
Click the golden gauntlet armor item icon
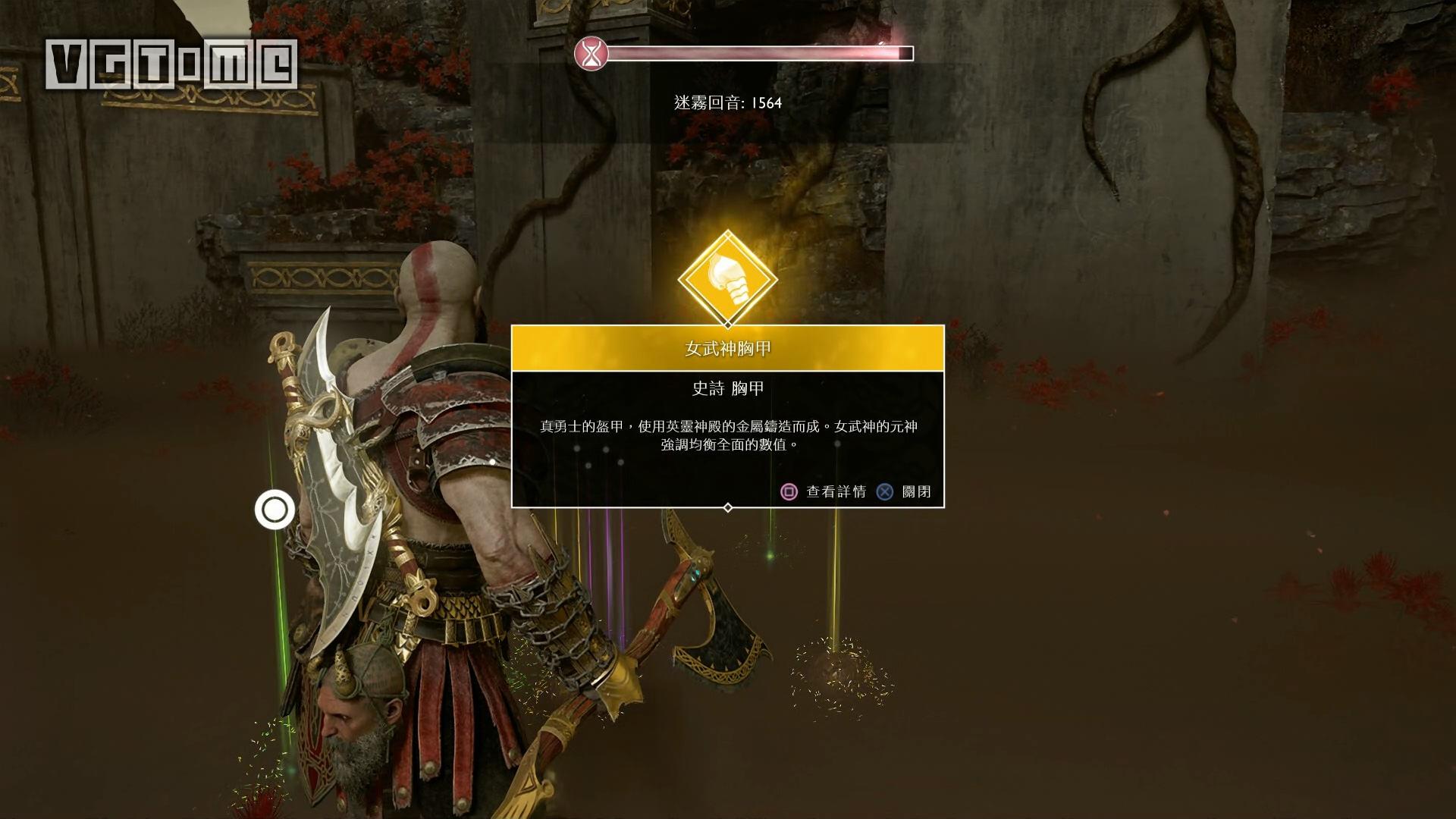(x=728, y=277)
